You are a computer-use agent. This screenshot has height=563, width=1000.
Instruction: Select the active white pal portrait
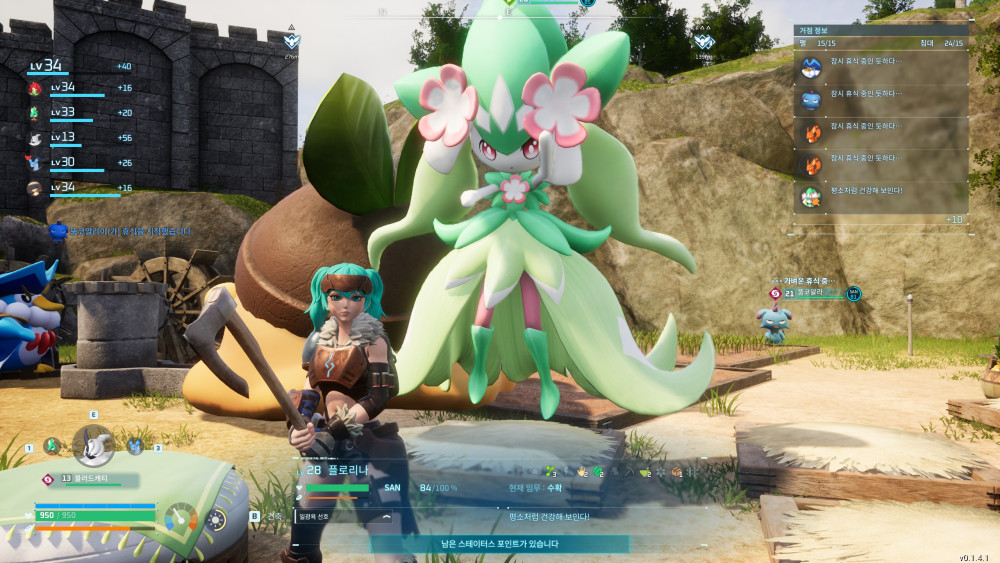(93, 444)
